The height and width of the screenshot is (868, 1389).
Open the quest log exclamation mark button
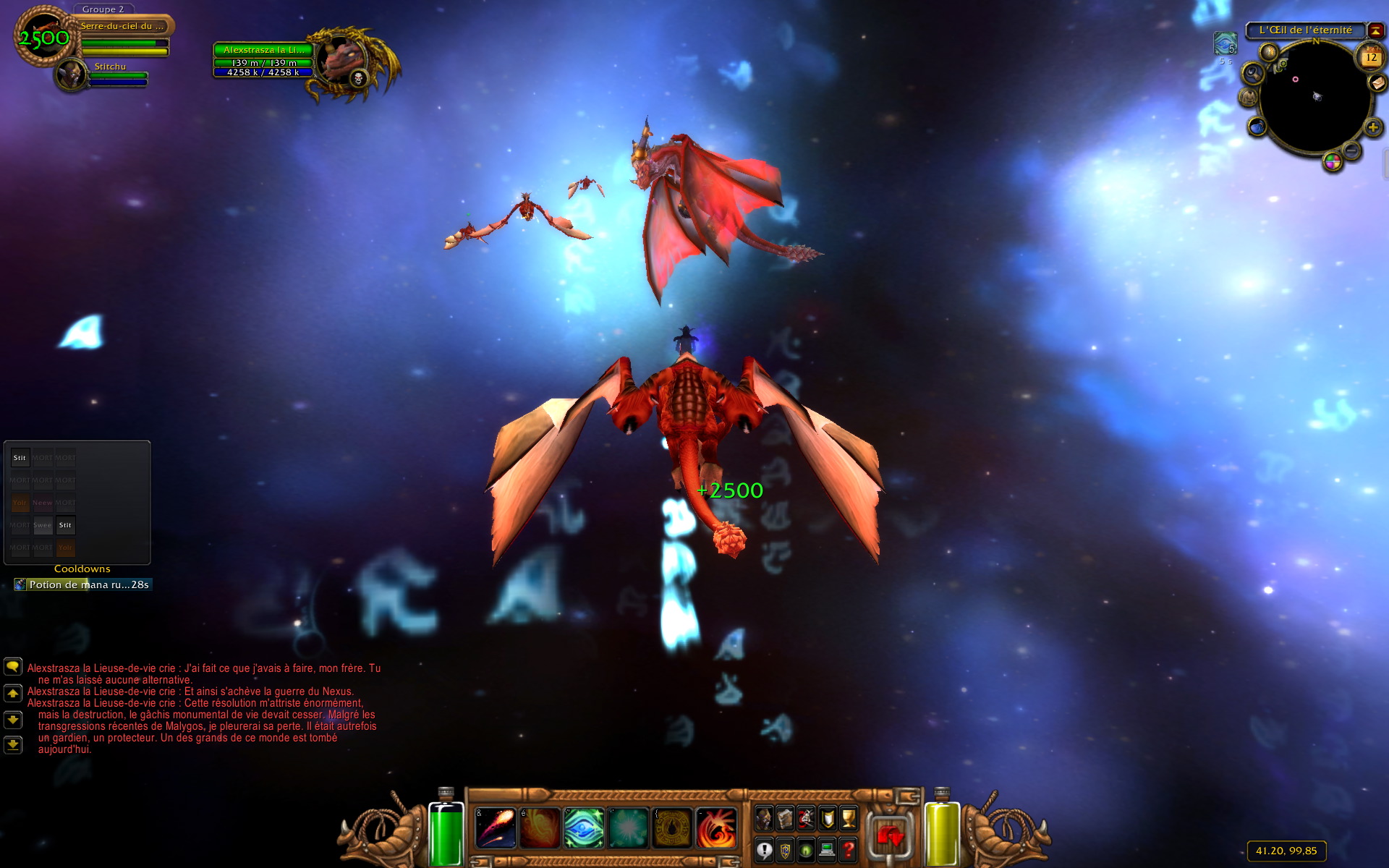764,850
